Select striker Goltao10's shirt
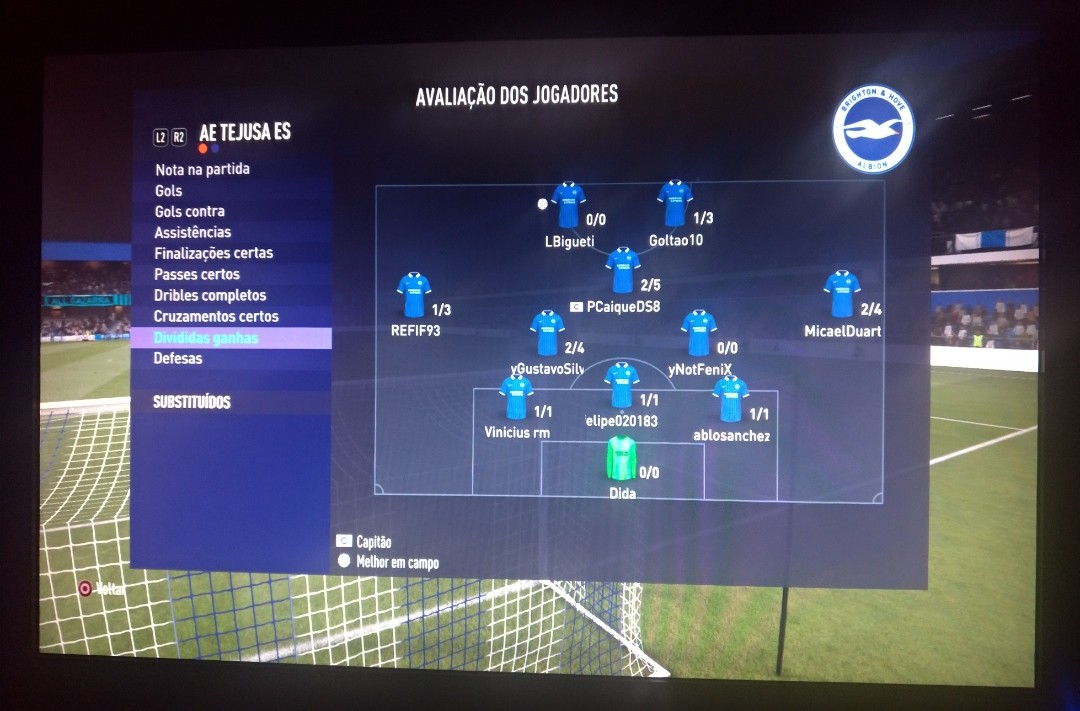The width and height of the screenshot is (1080, 711). tap(675, 204)
